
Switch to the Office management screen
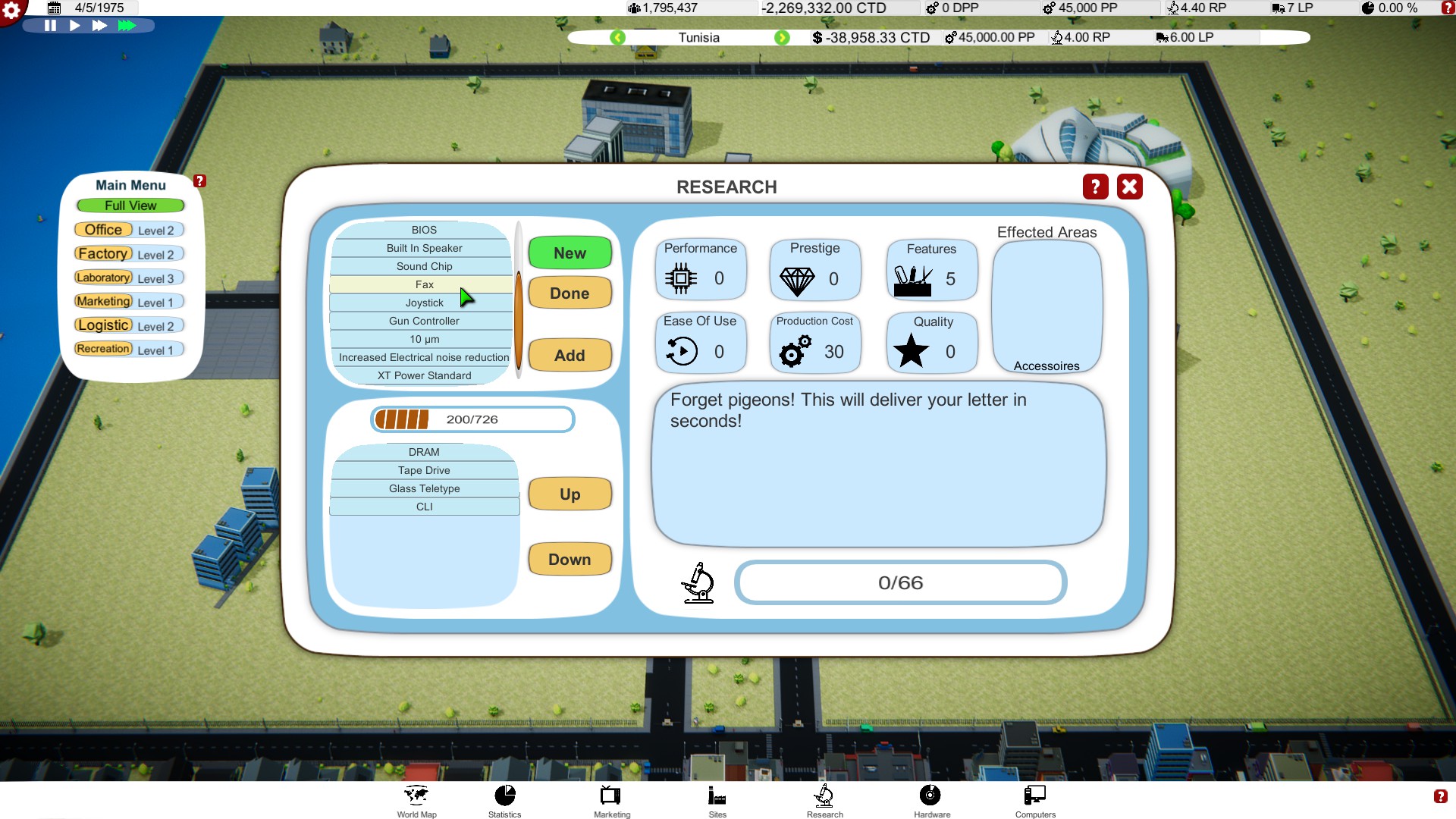[x=103, y=229]
